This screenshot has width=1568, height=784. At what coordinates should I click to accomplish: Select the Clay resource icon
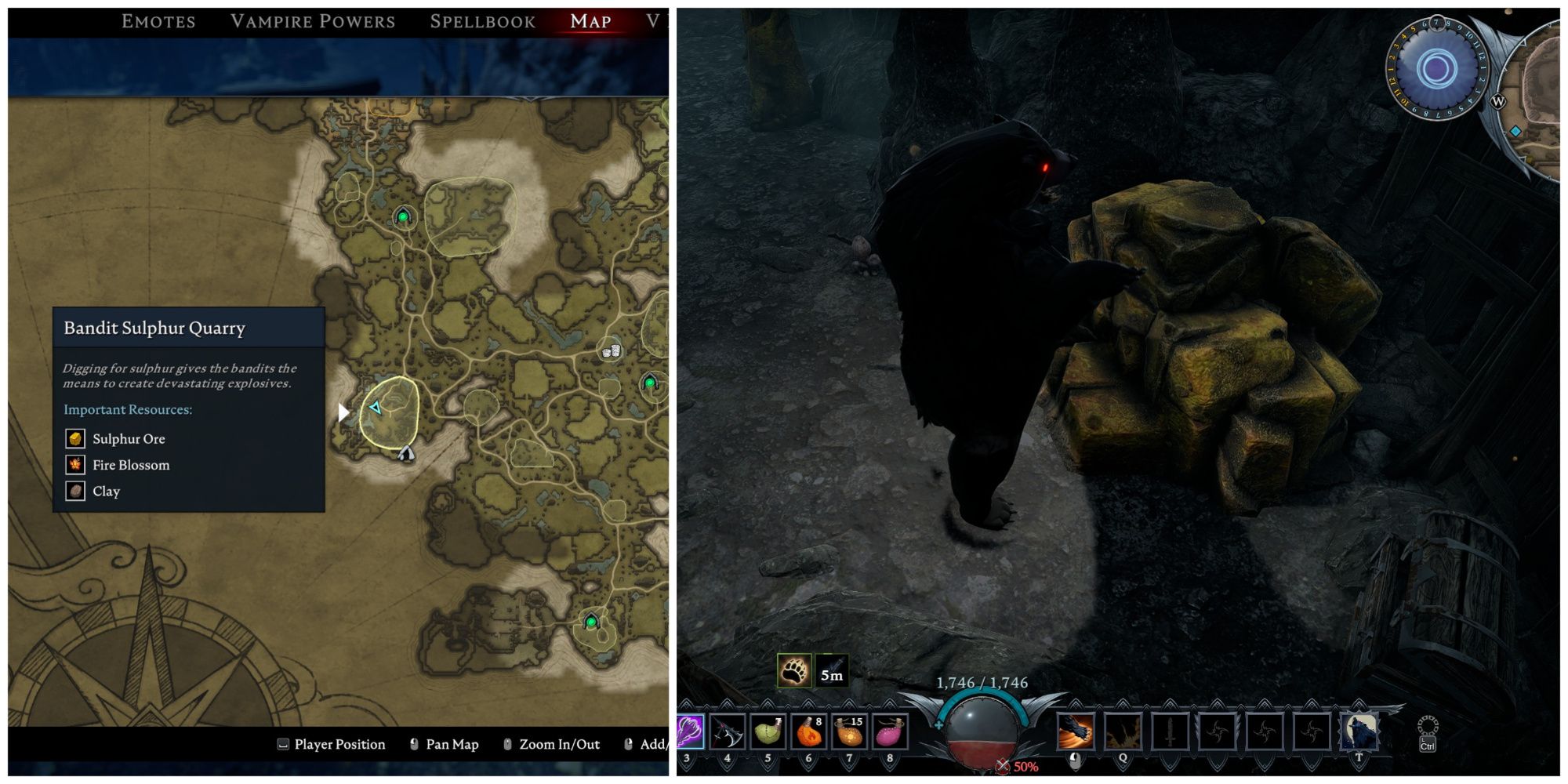(74, 491)
